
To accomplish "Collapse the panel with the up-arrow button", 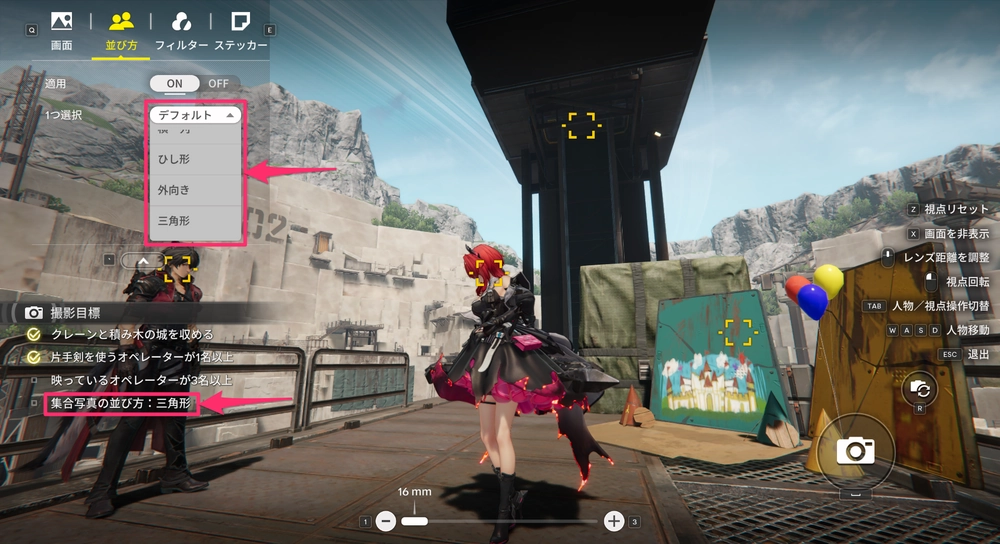I will pyautogui.click(x=142, y=260).
